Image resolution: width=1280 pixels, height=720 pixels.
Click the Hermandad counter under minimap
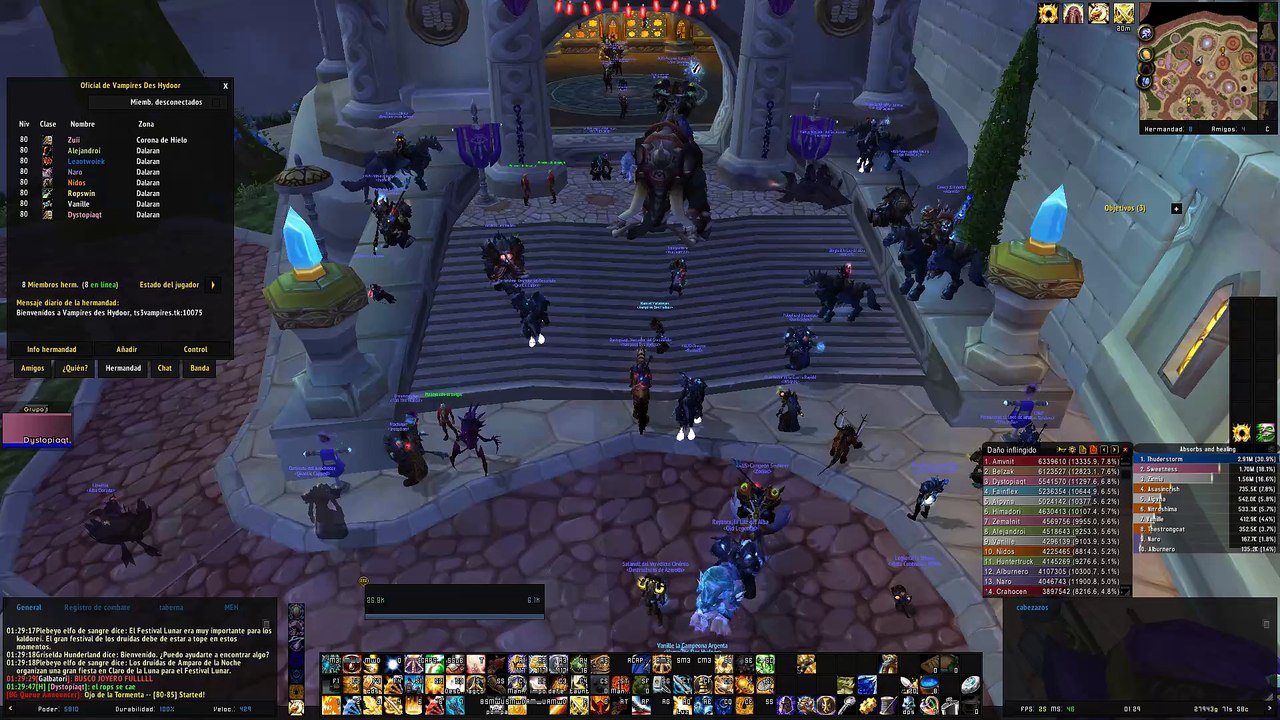coord(1168,129)
